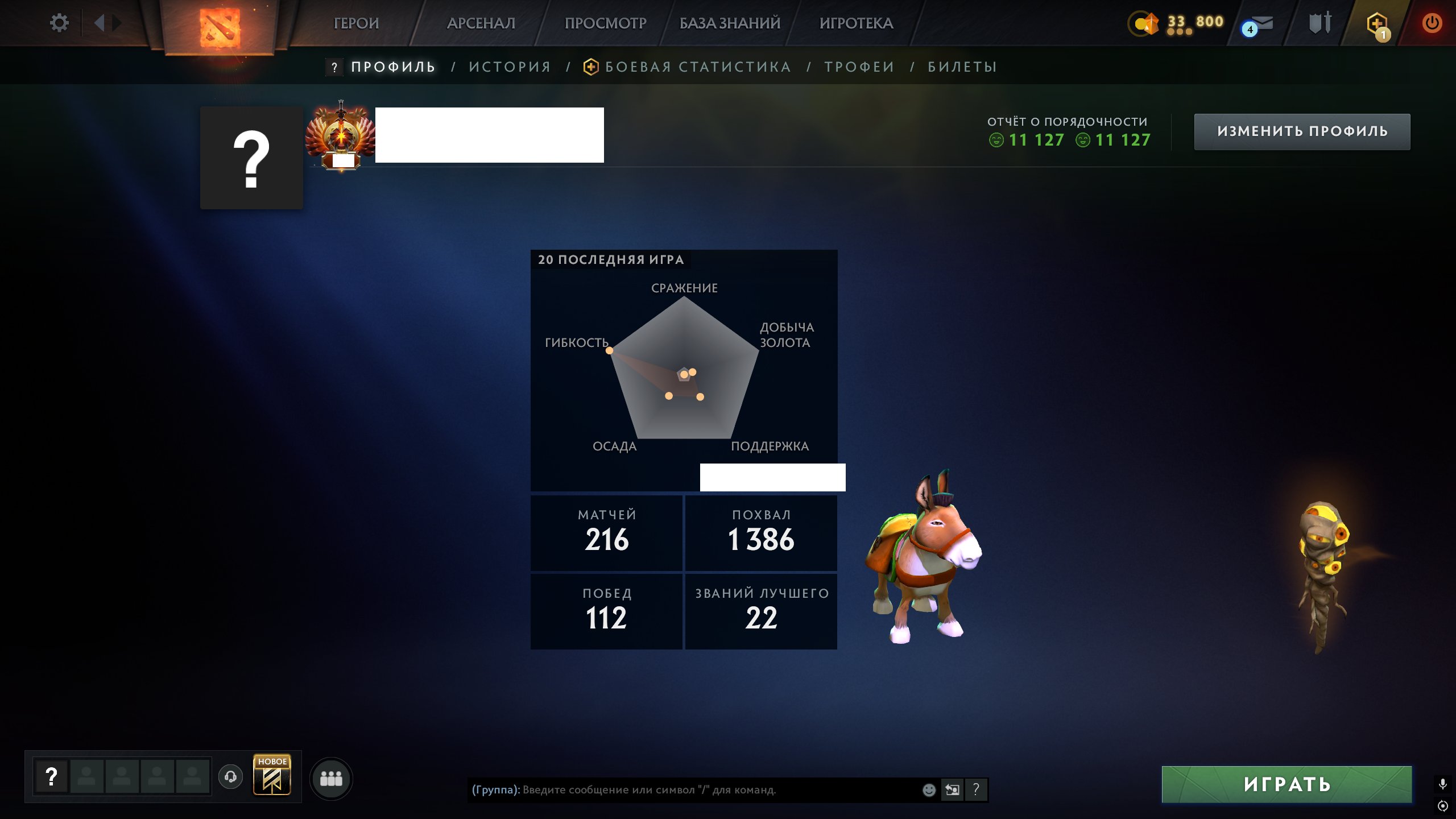Switch to the ИСТОРИЯ tab
This screenshot has width=1456, height=819.
509,67
